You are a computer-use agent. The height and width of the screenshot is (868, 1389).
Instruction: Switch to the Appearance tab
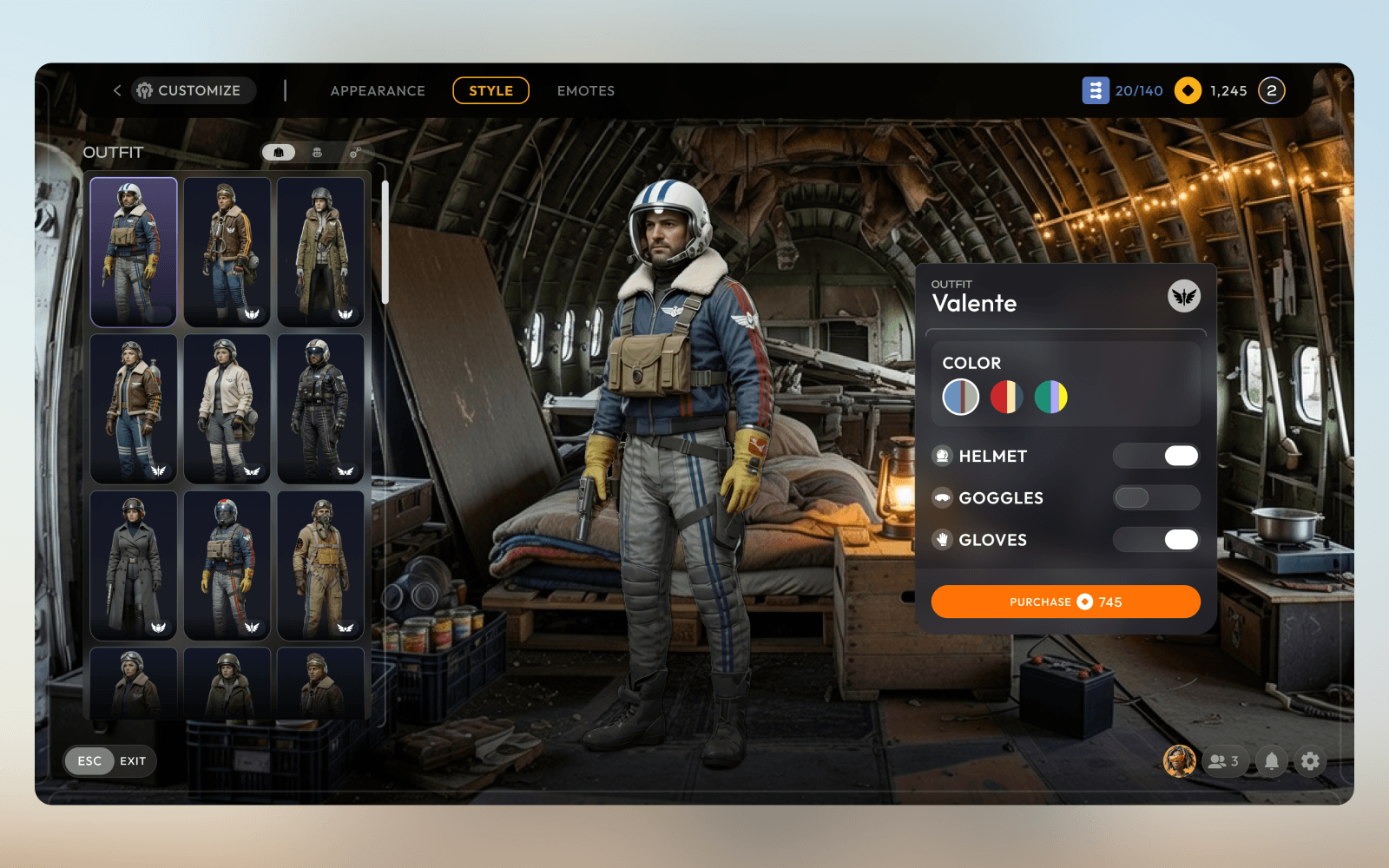[378, 91]
